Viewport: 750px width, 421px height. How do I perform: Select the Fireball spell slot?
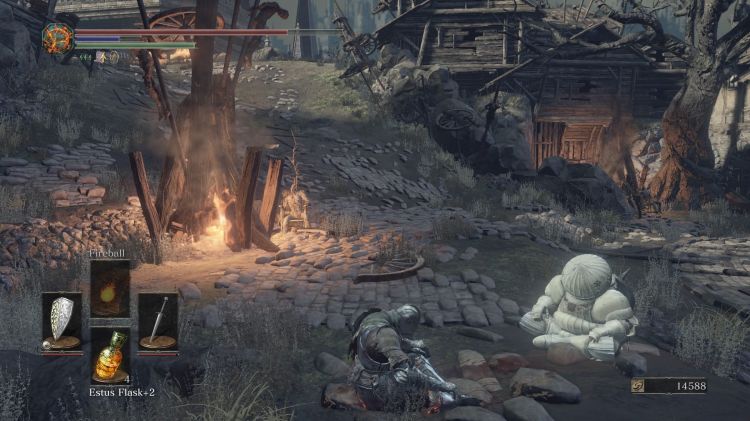click(x=110, y=289)
